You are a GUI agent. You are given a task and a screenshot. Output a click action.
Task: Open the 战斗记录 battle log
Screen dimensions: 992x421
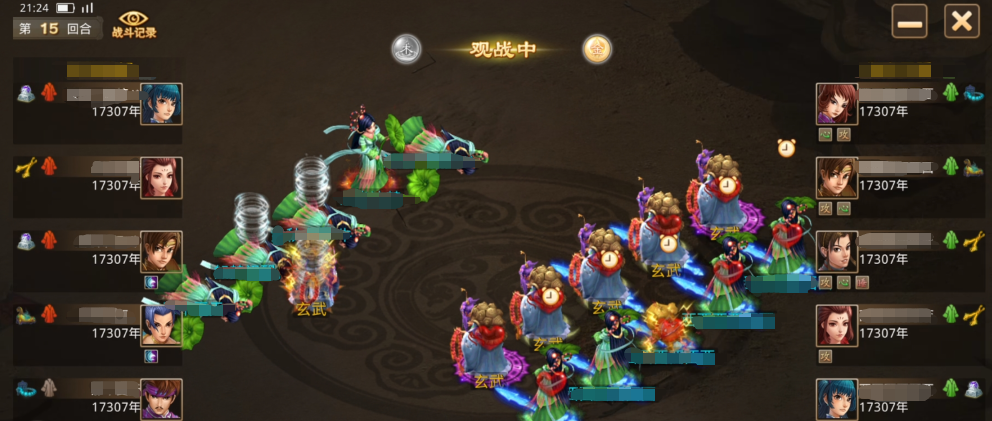pyautogui.click(x=137, y=24)
